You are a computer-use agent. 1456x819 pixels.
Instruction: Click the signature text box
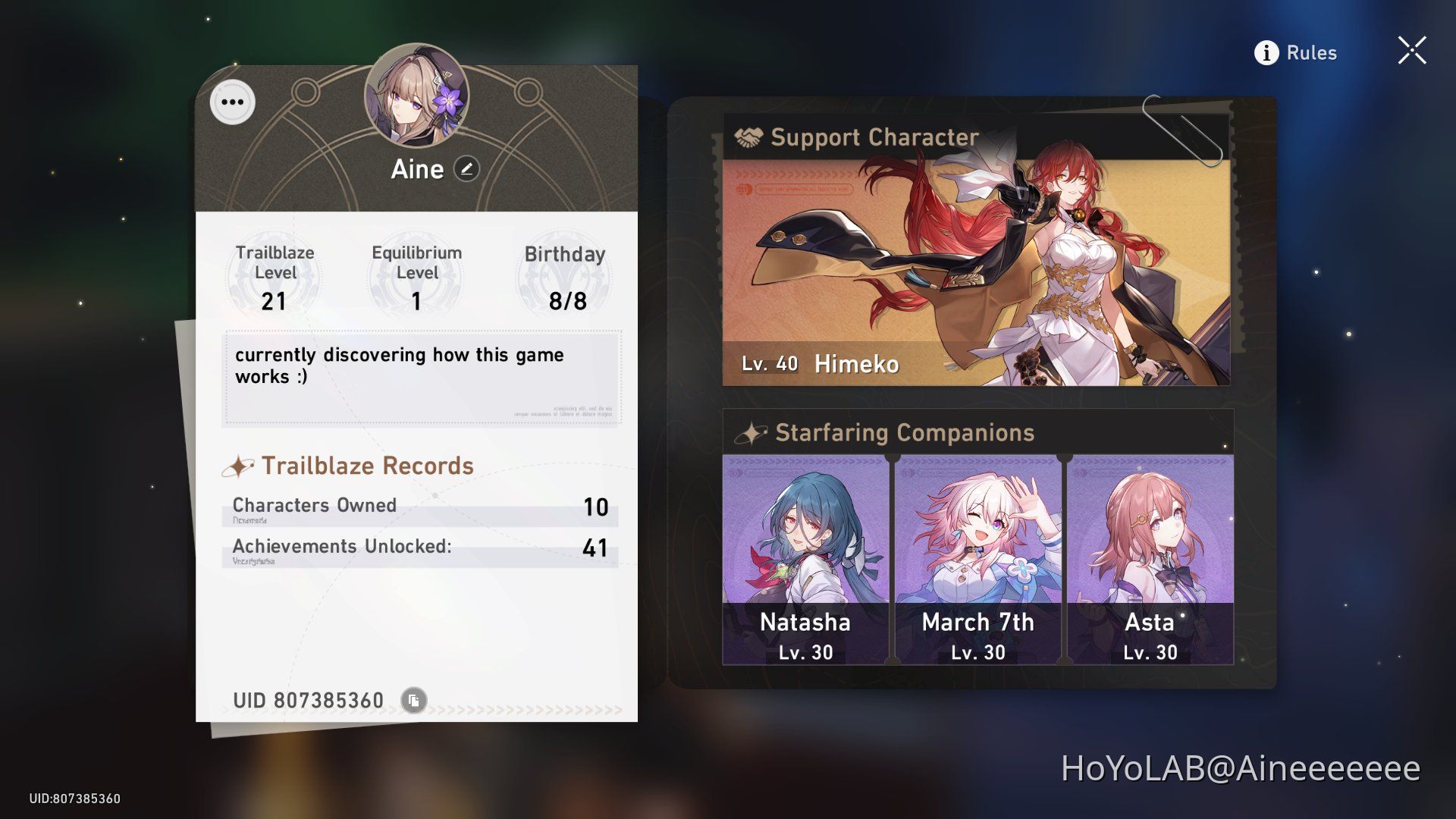tap(422, 377)
